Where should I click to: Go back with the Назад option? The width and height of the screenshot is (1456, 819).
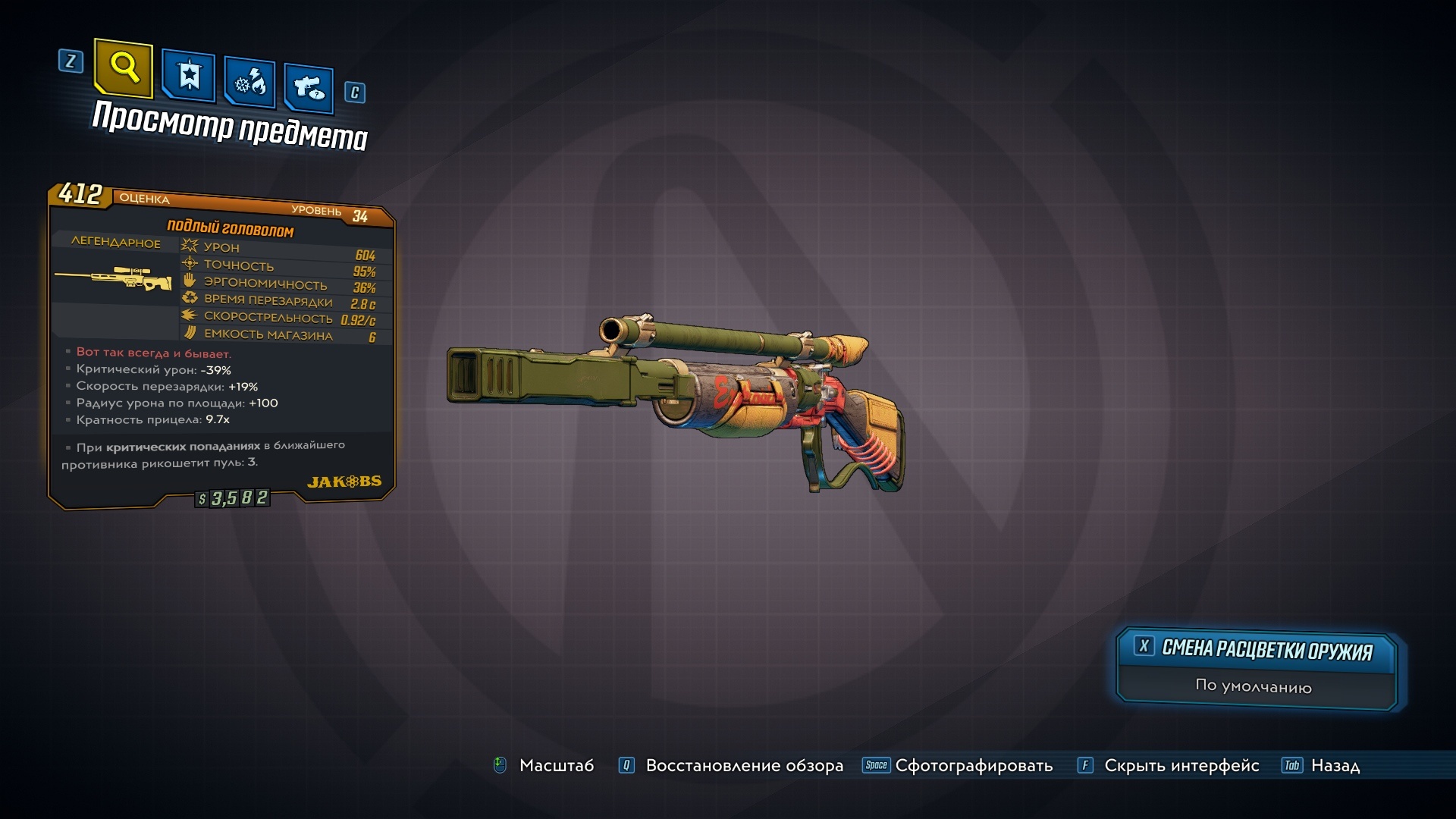coord(1335,766)
